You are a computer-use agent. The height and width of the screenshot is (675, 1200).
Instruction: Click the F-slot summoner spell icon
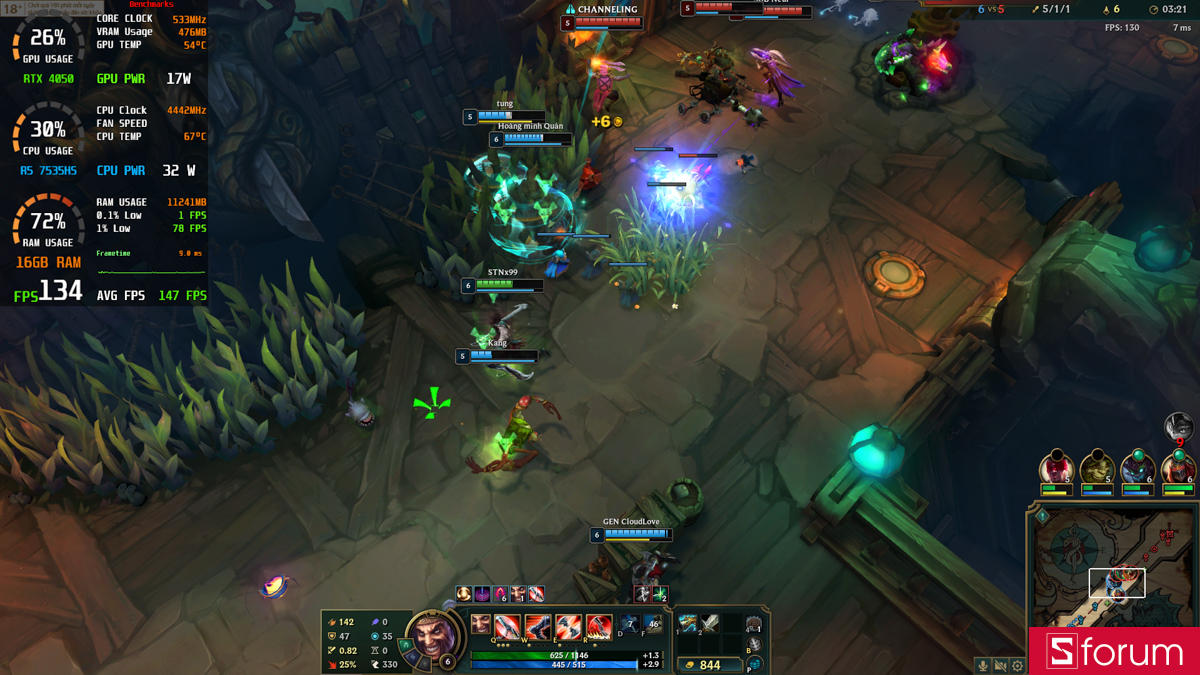pos(653,624)
